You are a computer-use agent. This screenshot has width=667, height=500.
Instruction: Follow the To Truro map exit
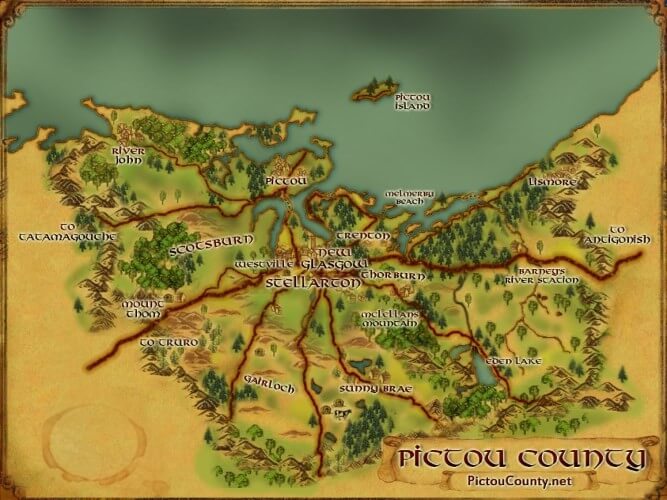click(x=164, y=342)
